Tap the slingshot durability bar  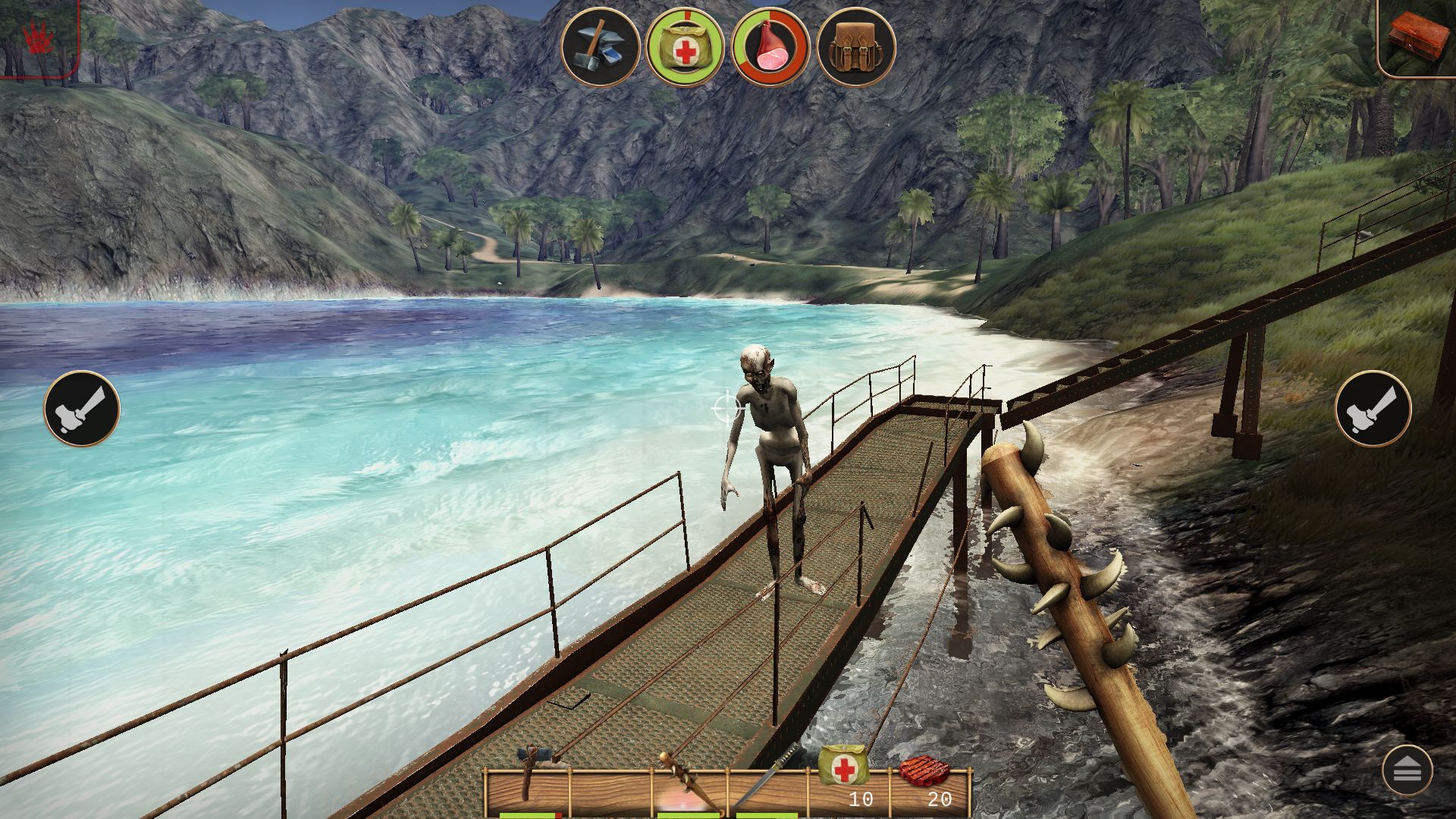tap(531, 814)
